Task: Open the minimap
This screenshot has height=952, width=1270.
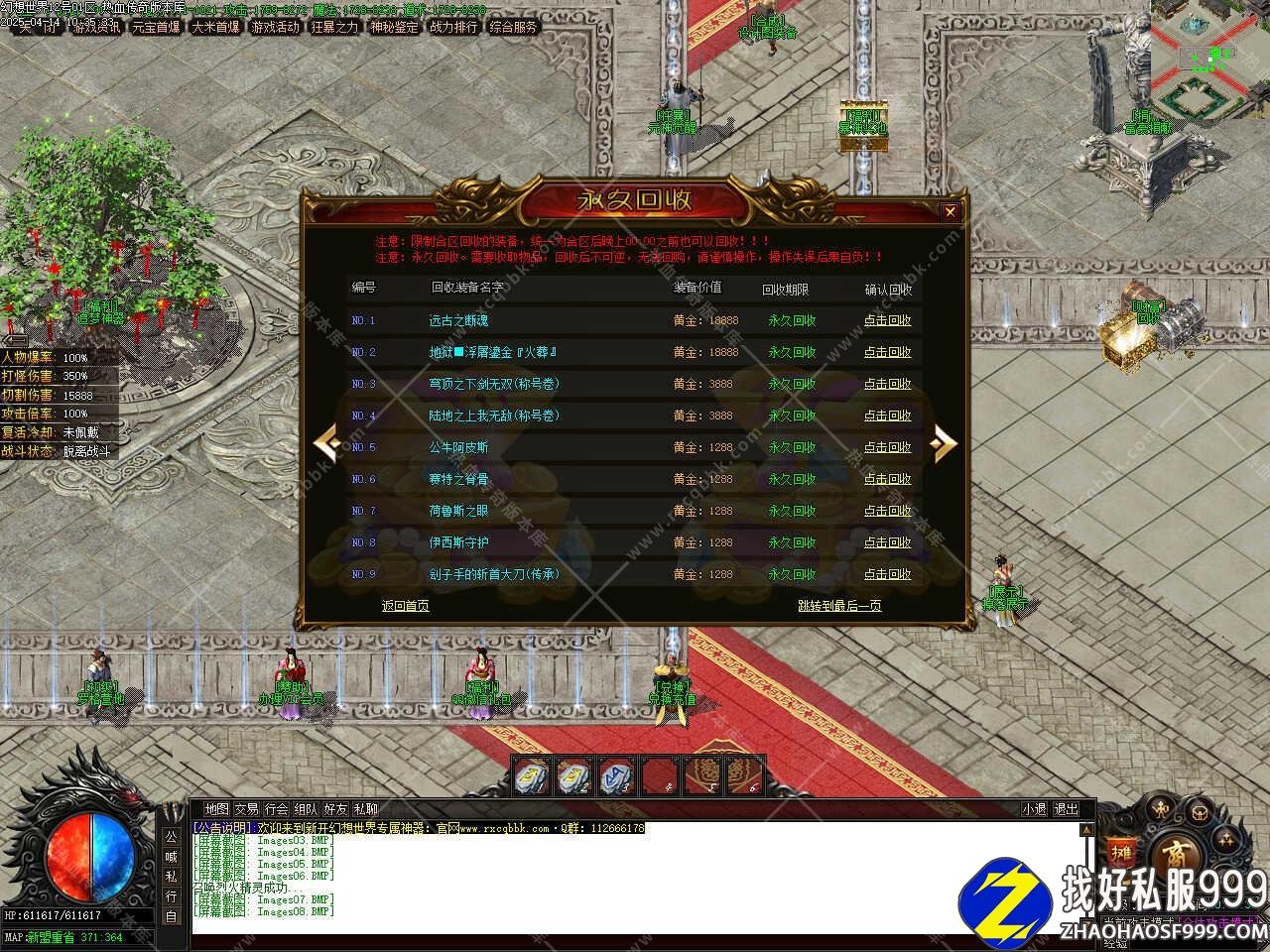Action: tap(1209, 59)
